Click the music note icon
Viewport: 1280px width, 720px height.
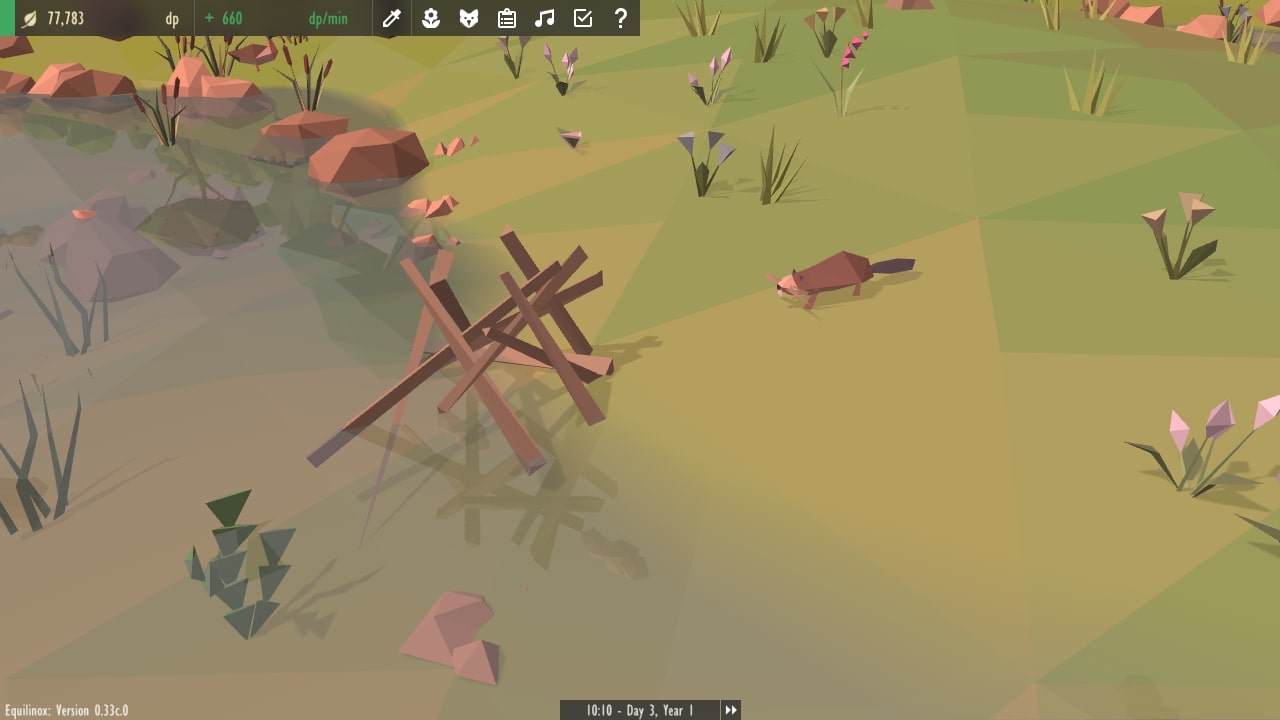[545, 18]
